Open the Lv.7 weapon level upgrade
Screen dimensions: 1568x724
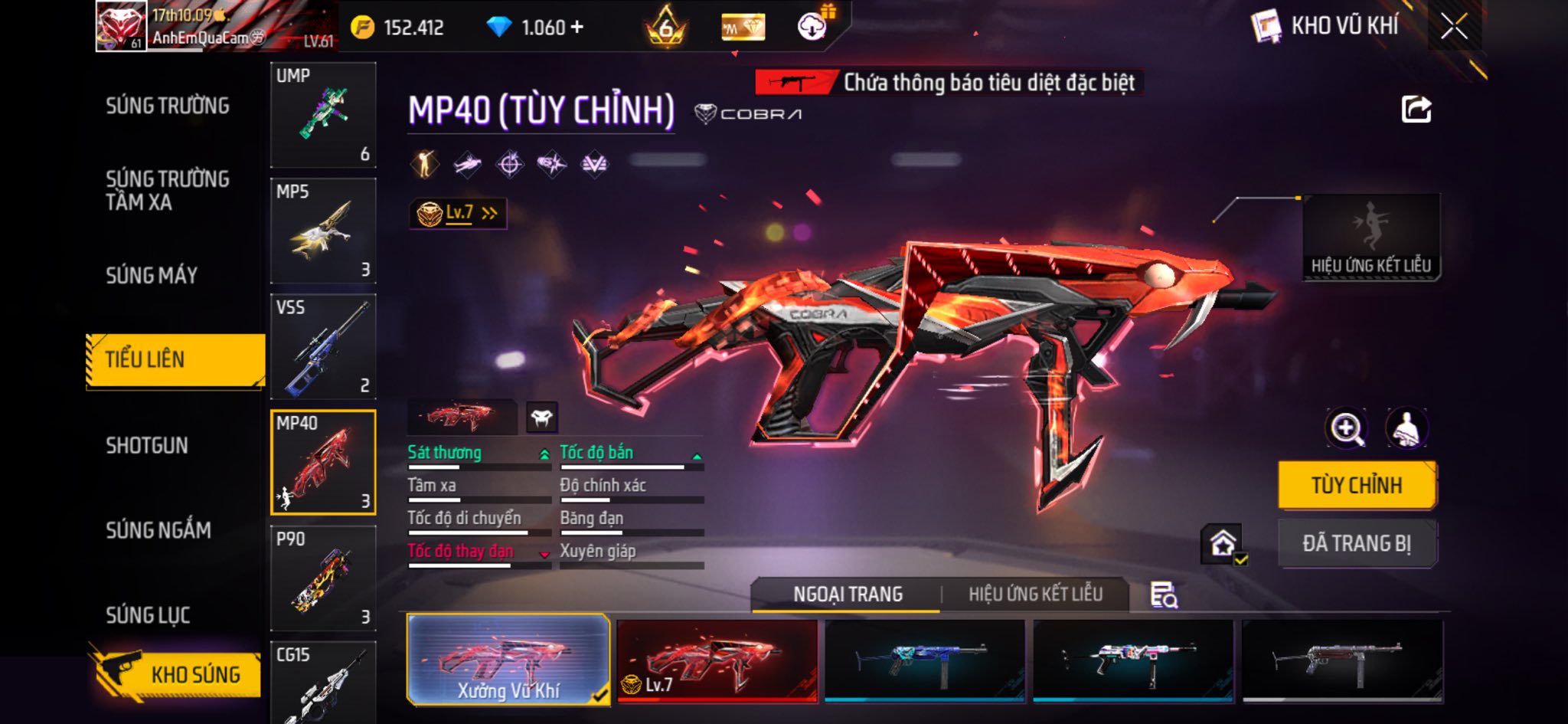[x=458, y=213]
